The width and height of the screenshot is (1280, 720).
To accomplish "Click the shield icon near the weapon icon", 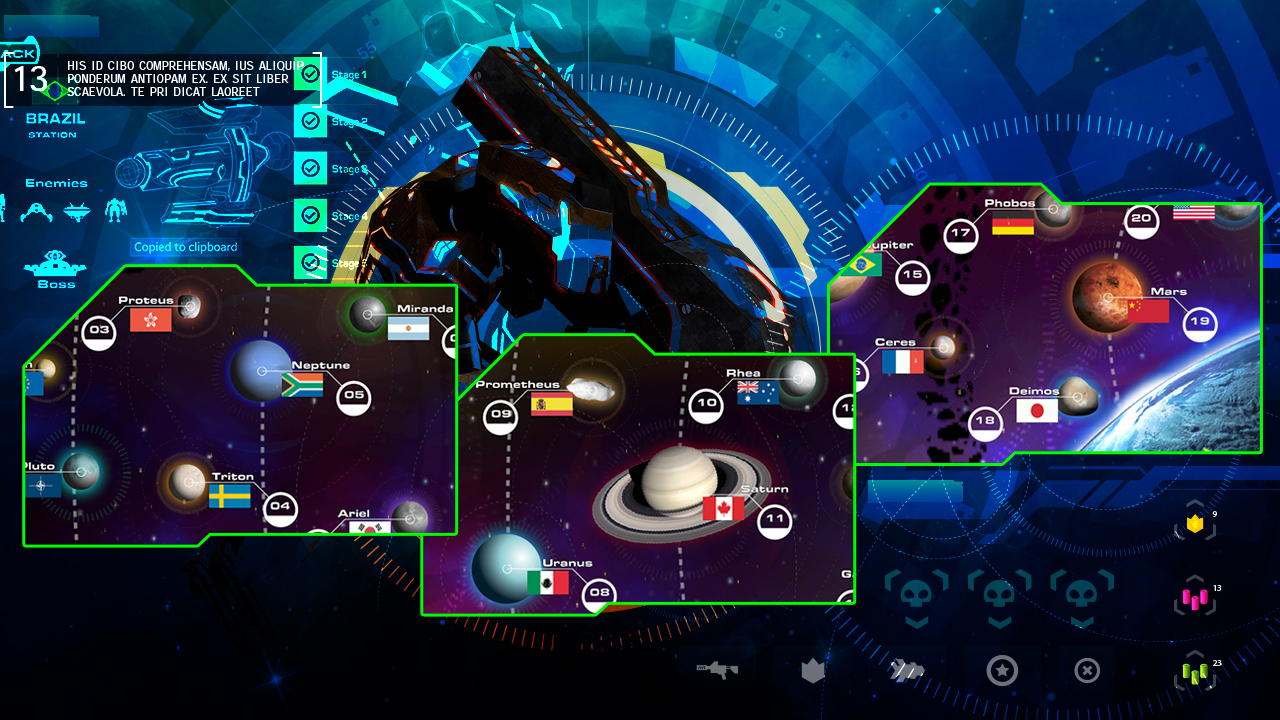I will [812, 670].
